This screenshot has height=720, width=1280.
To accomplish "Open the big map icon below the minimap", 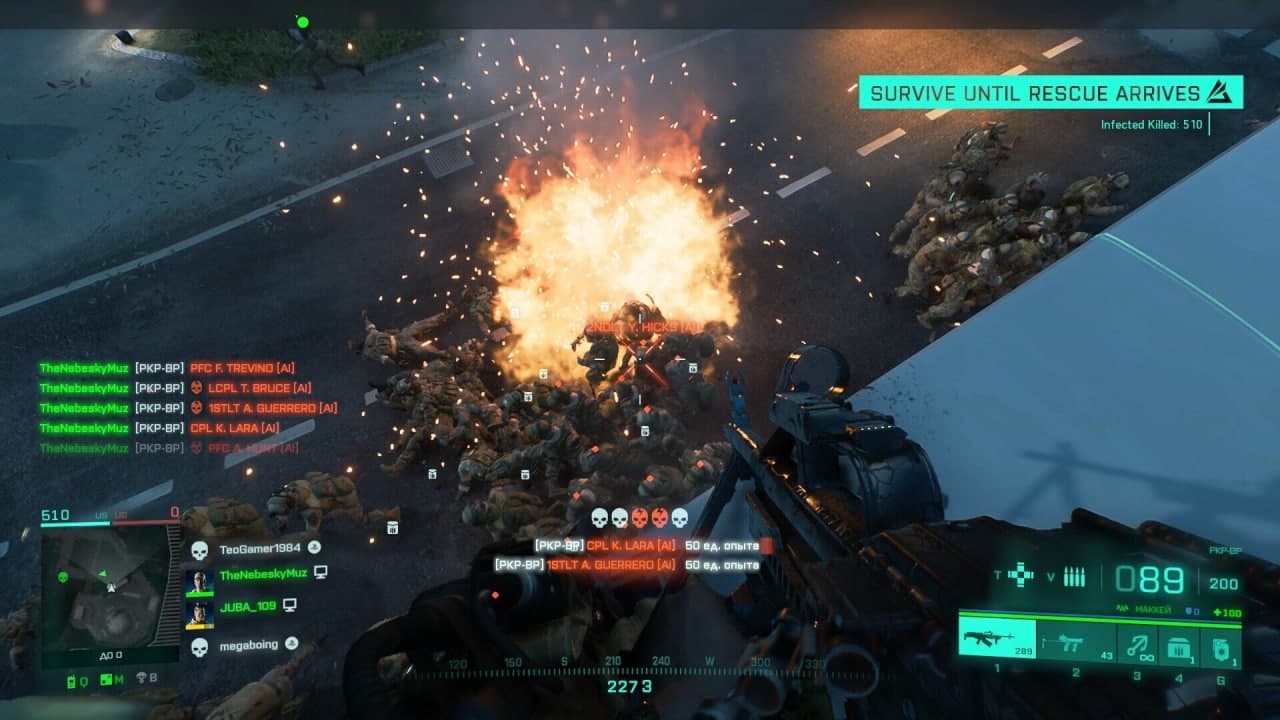I will [x=107, y=681].
